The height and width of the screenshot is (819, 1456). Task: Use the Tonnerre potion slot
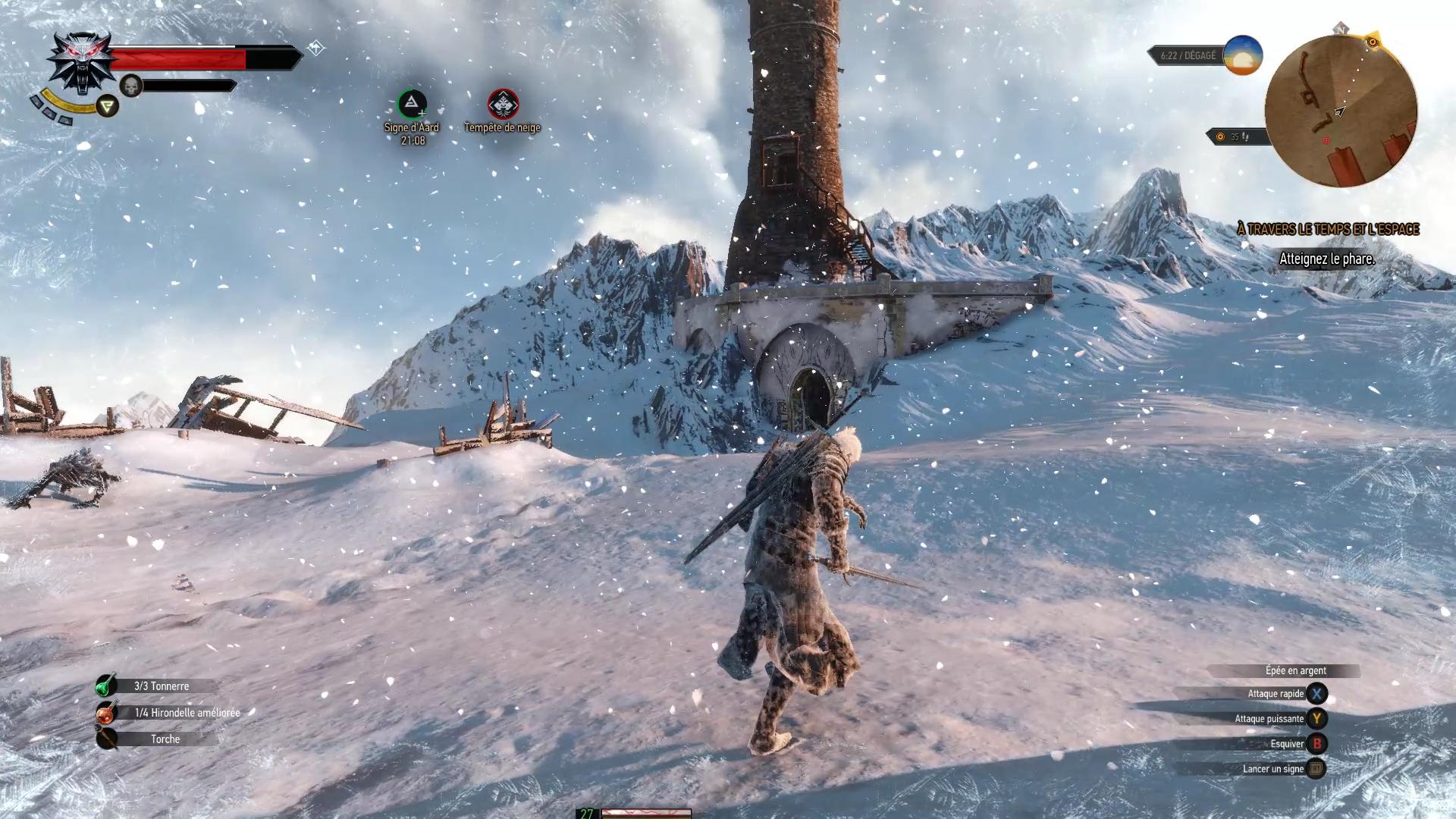106,686
